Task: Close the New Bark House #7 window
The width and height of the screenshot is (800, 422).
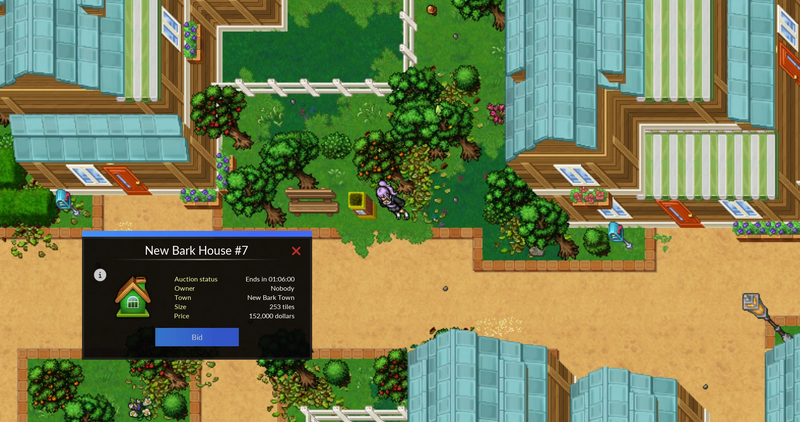Action: [x=296, y=251]
